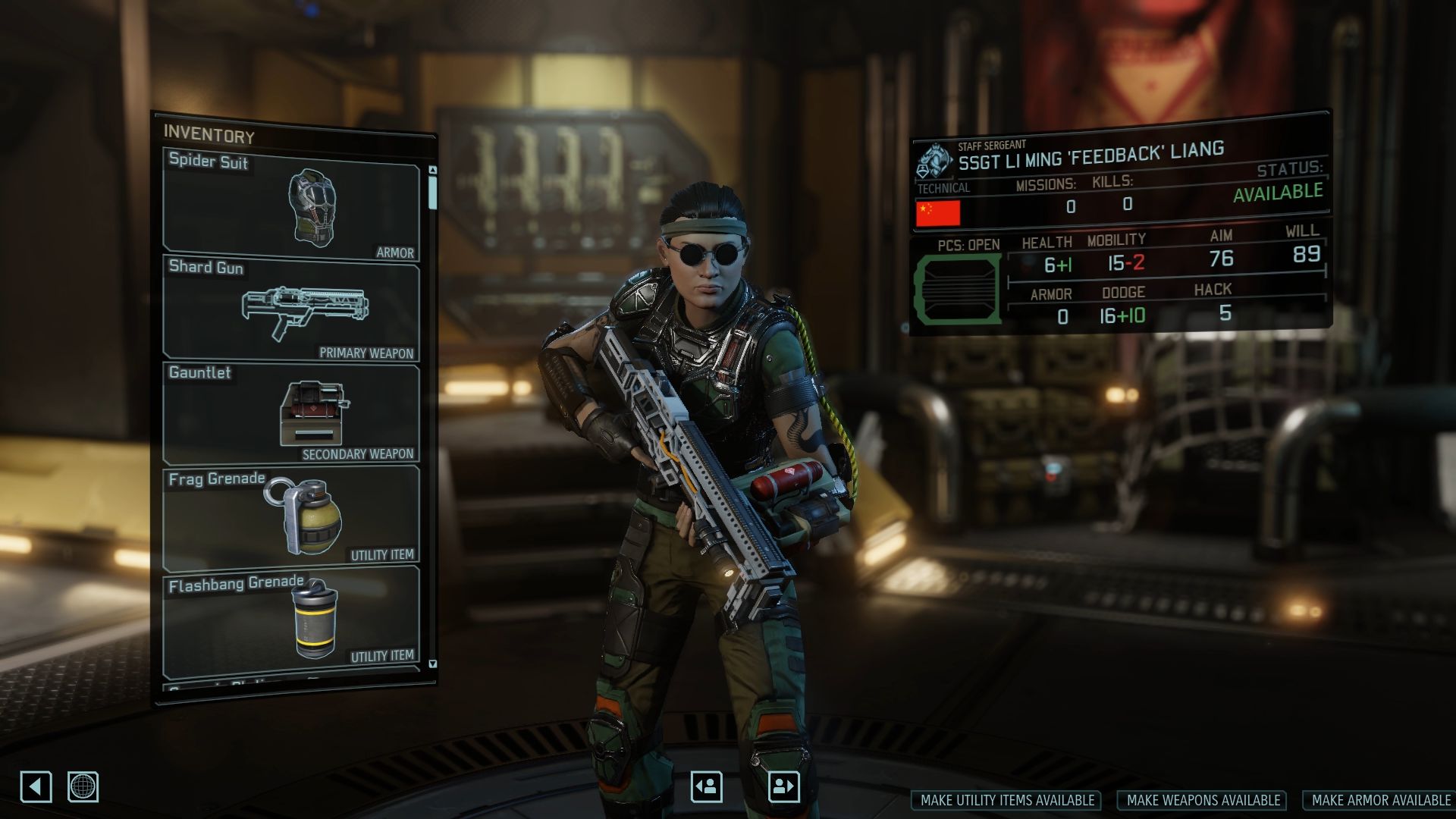Select the Frag Grenade utility item
1456x819 pixels.
291,517
